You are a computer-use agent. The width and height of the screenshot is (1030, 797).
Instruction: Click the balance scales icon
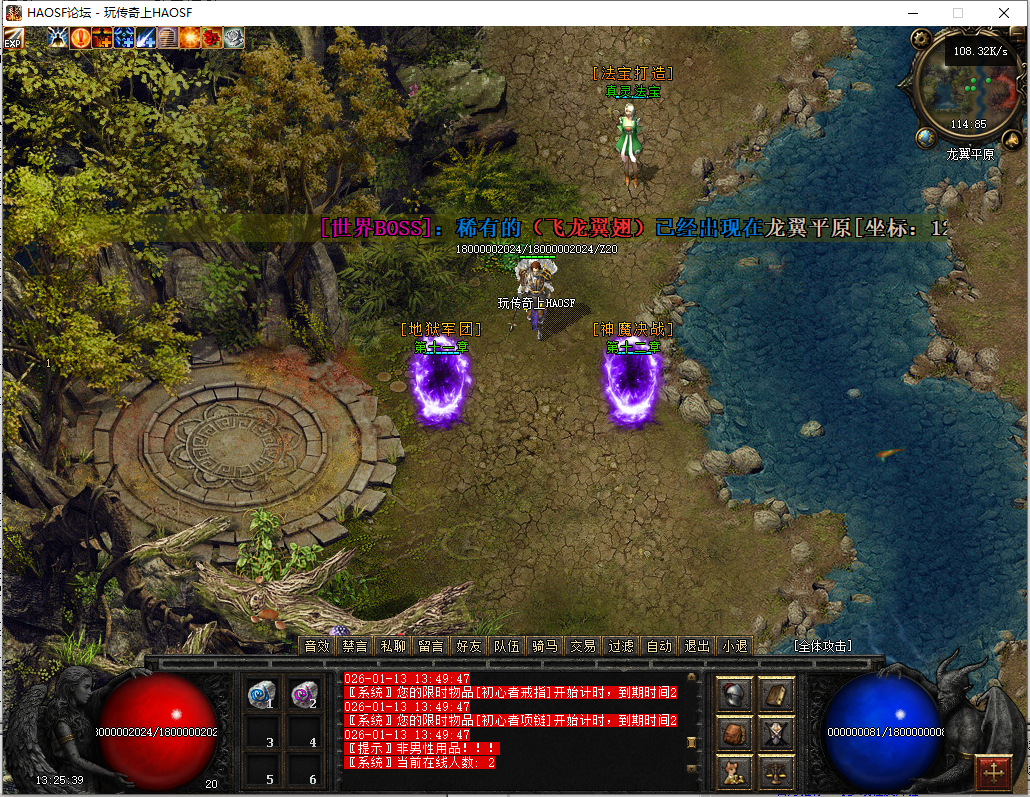[x=776, y=771]
